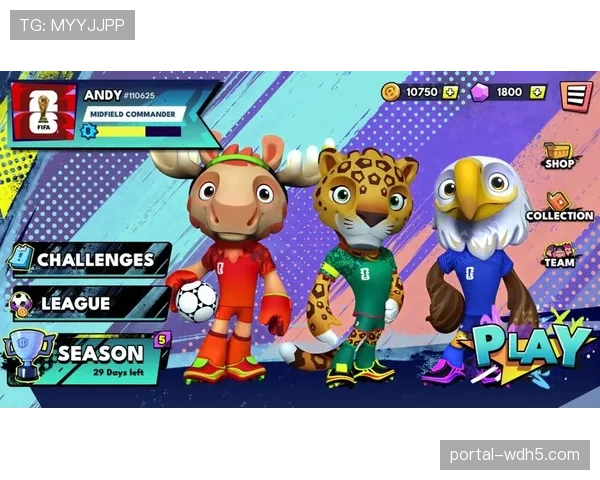The image size is (600, 480).
Task: Open the Shop
Action: click(558, 157)
